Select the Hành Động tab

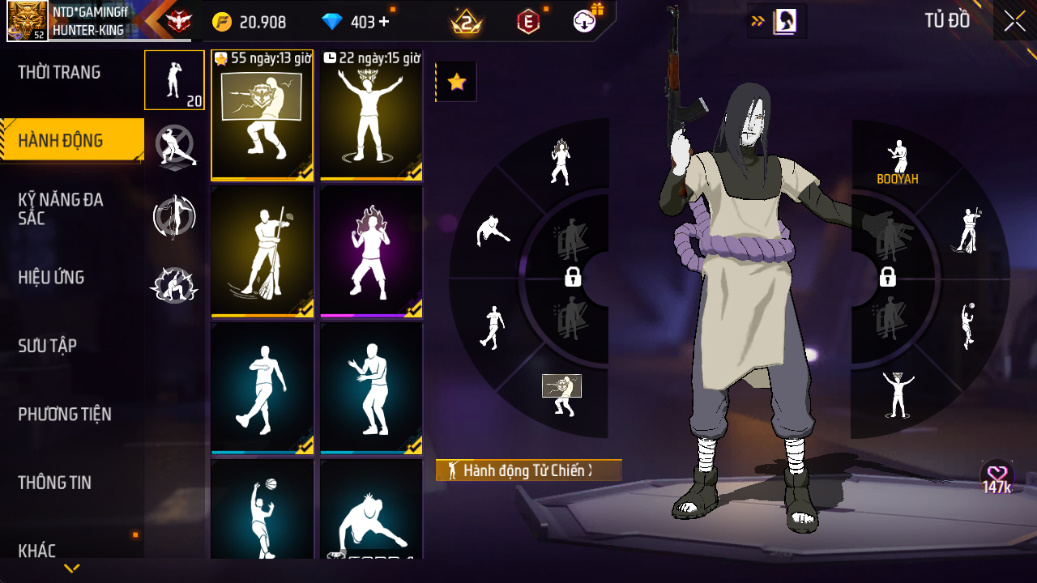click(61, 140)
